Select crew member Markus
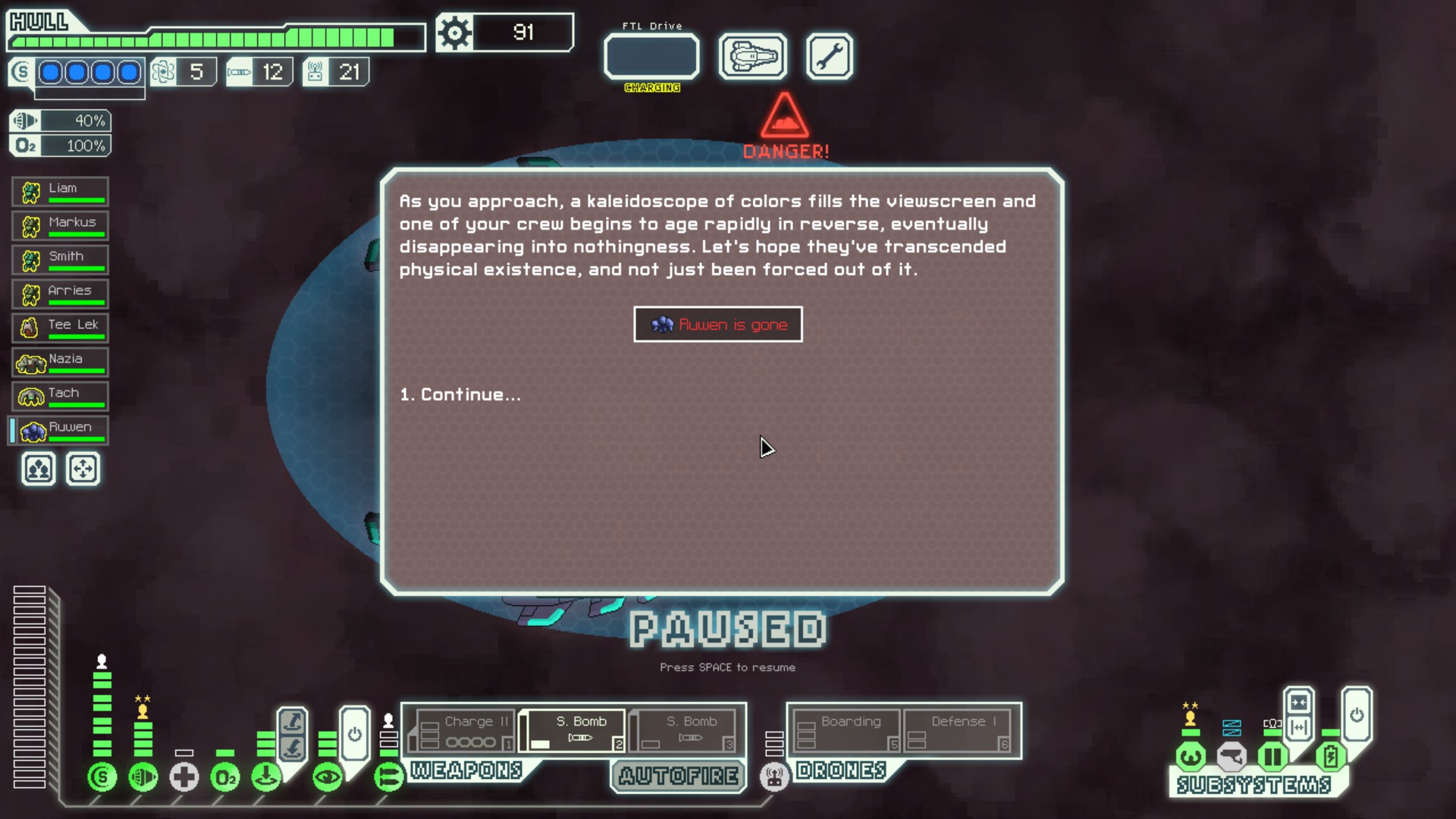 point(61,226)
